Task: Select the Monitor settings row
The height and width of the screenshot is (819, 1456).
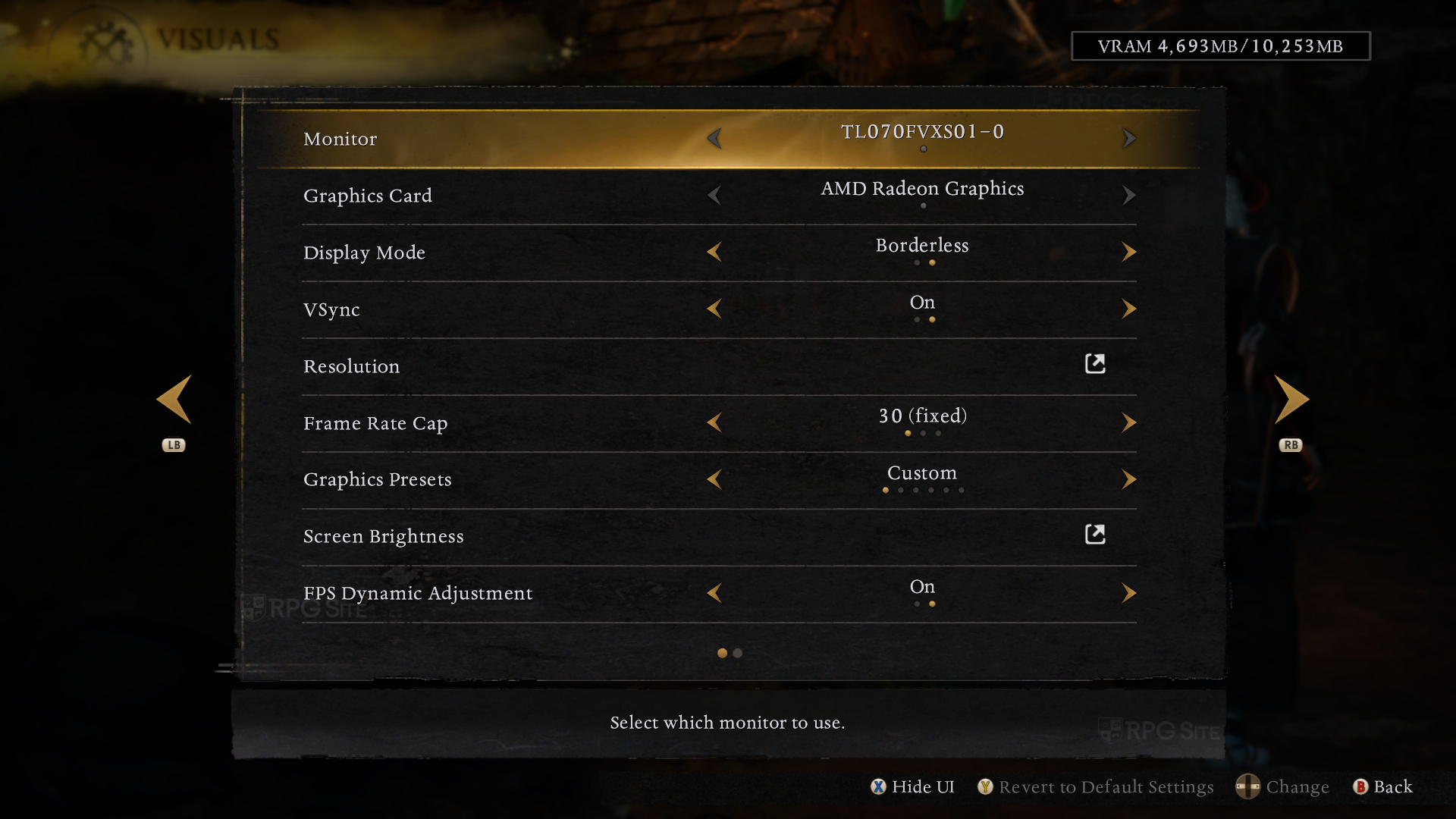Action: [340, 139]
